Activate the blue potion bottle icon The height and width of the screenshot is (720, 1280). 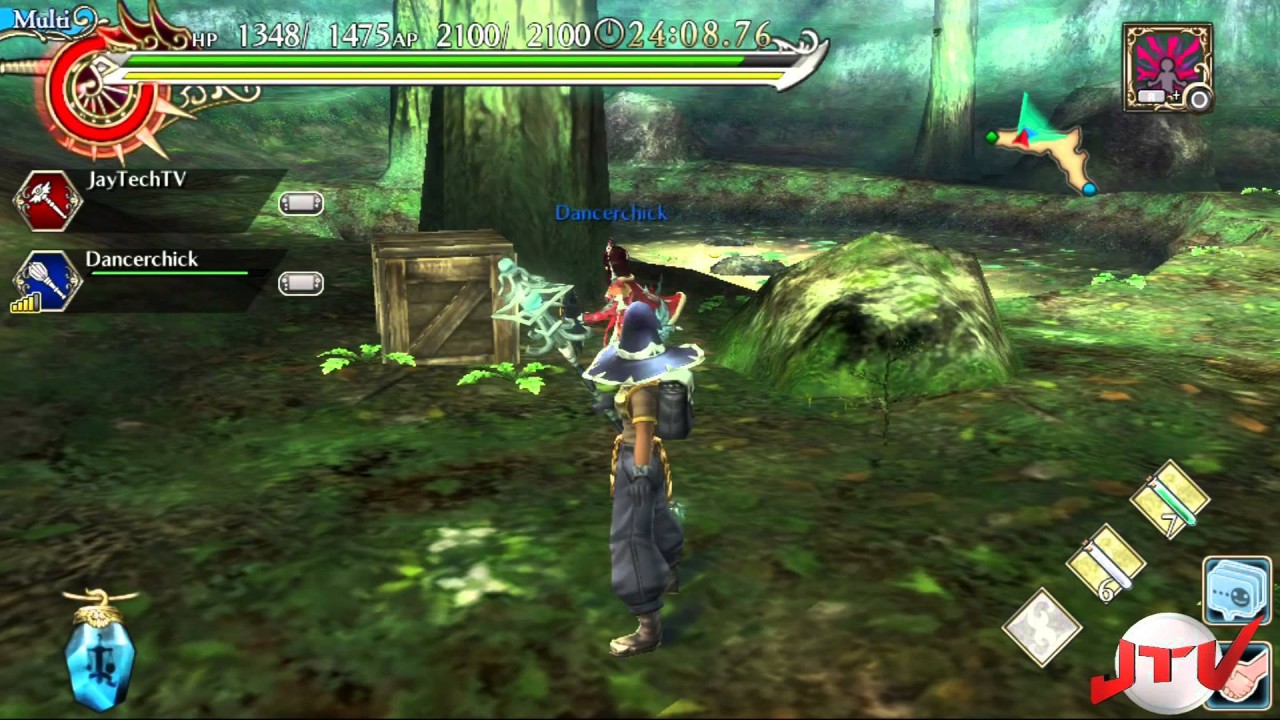[x=100, y=652]
